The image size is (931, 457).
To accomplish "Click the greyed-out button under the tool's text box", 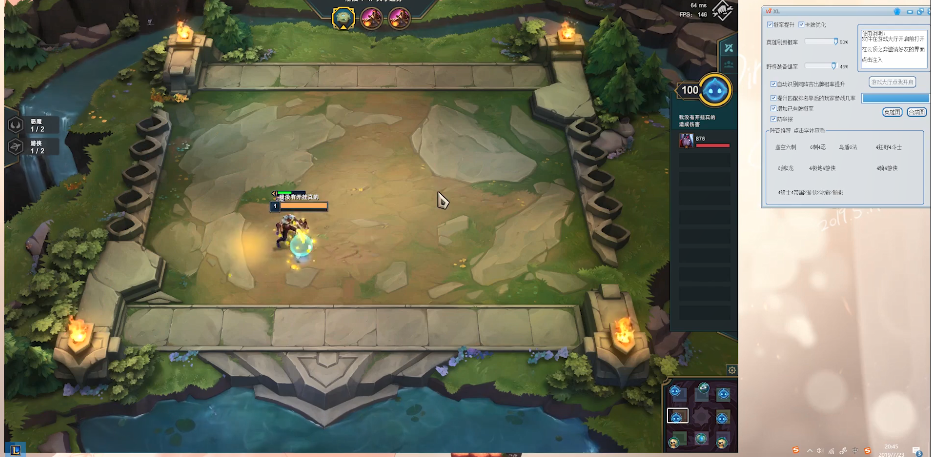I will [x=892, y=81].
